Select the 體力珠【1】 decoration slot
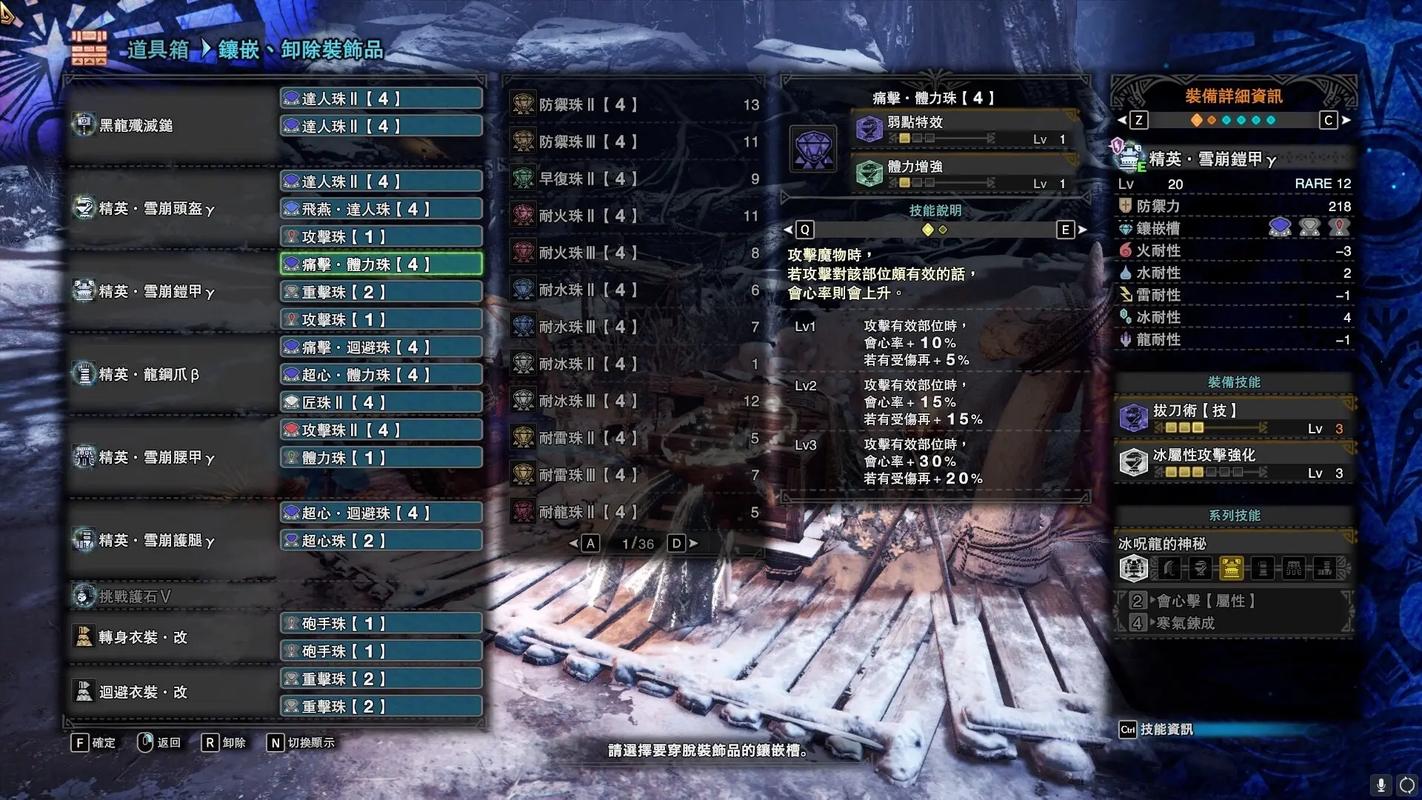 [x=381, y=457]
